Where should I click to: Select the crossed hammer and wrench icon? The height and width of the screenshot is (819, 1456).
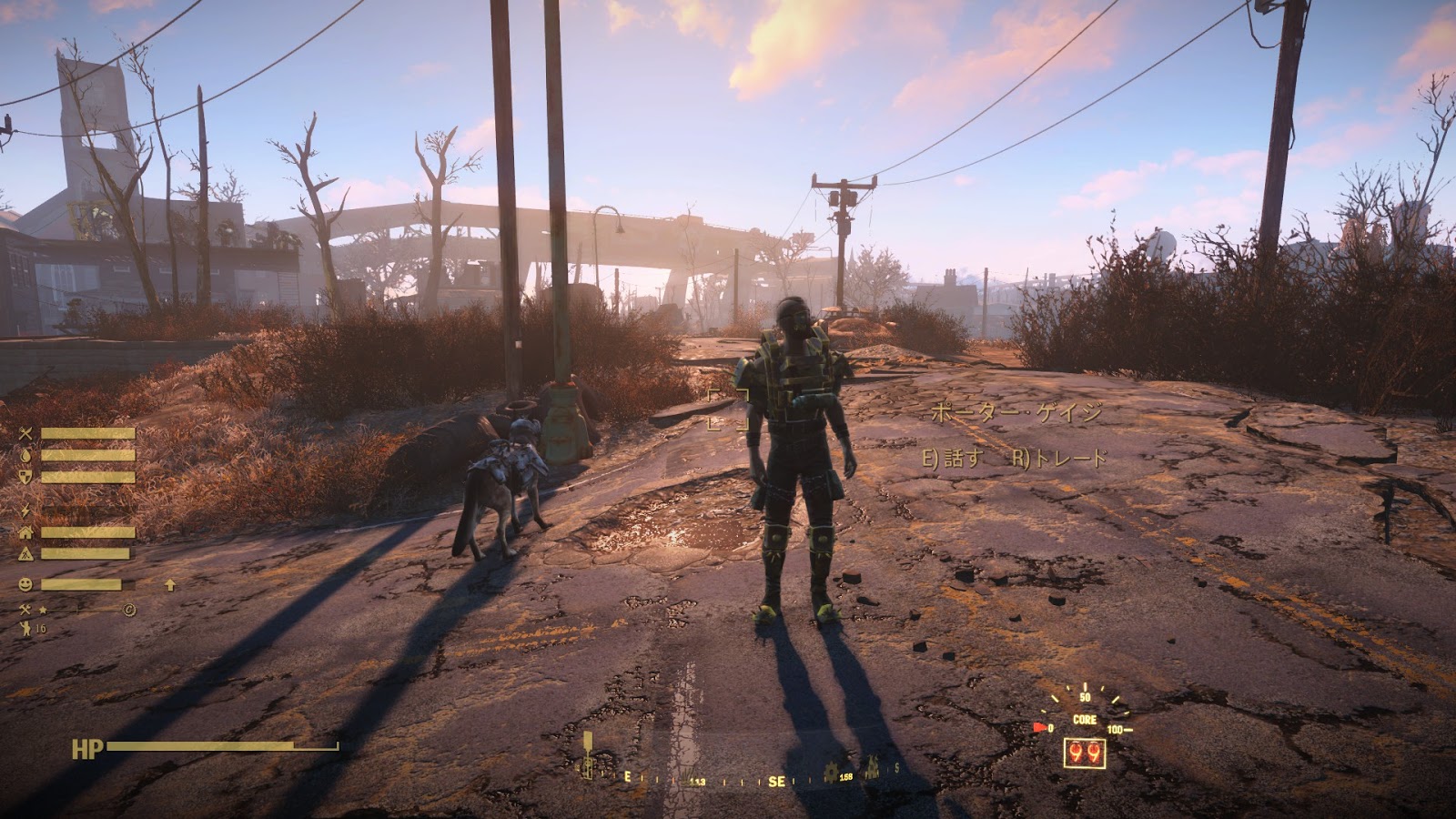point(25,610)
